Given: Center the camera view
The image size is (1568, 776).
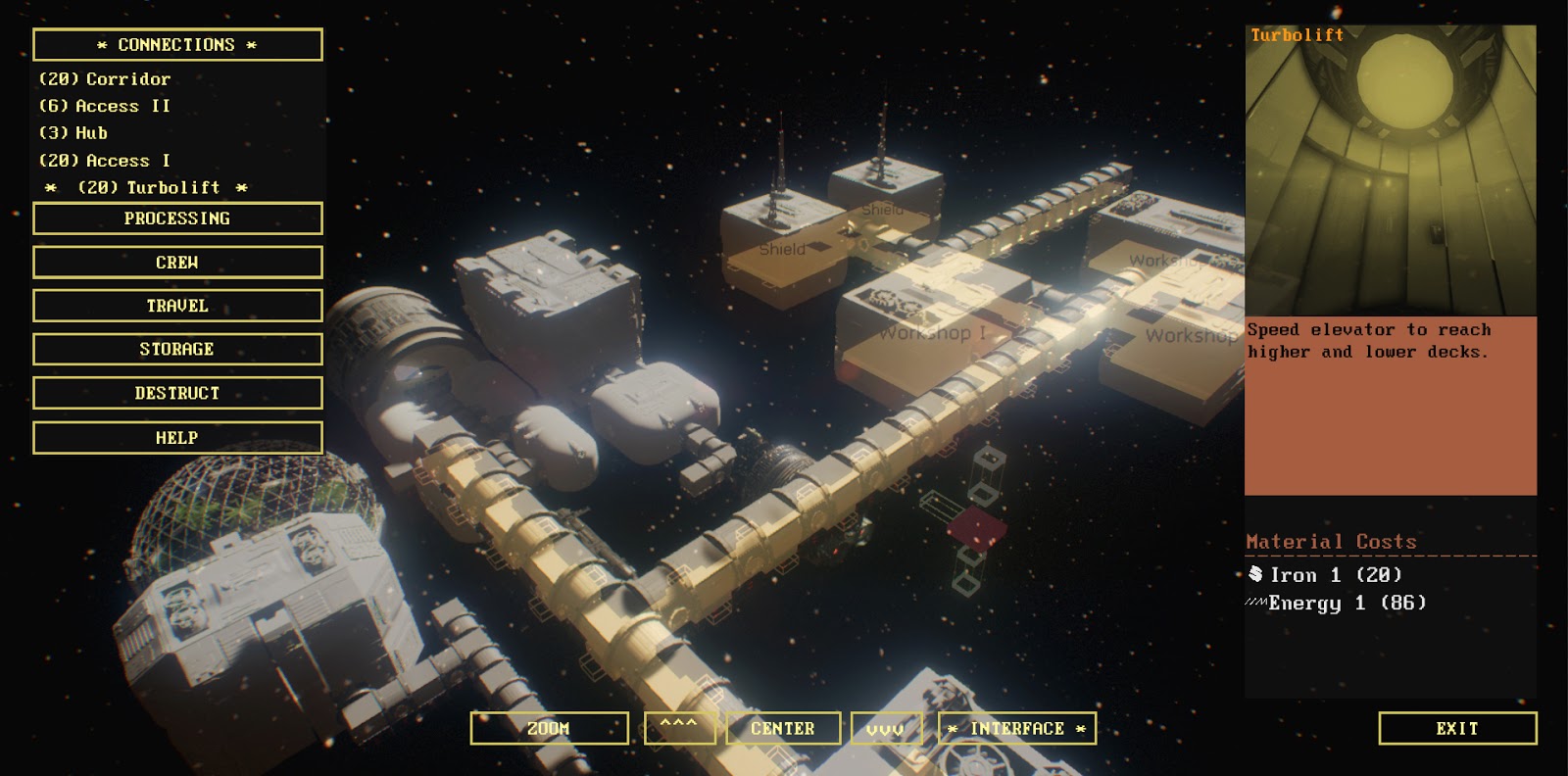Looking at the screenshot, I should (783, 728).
